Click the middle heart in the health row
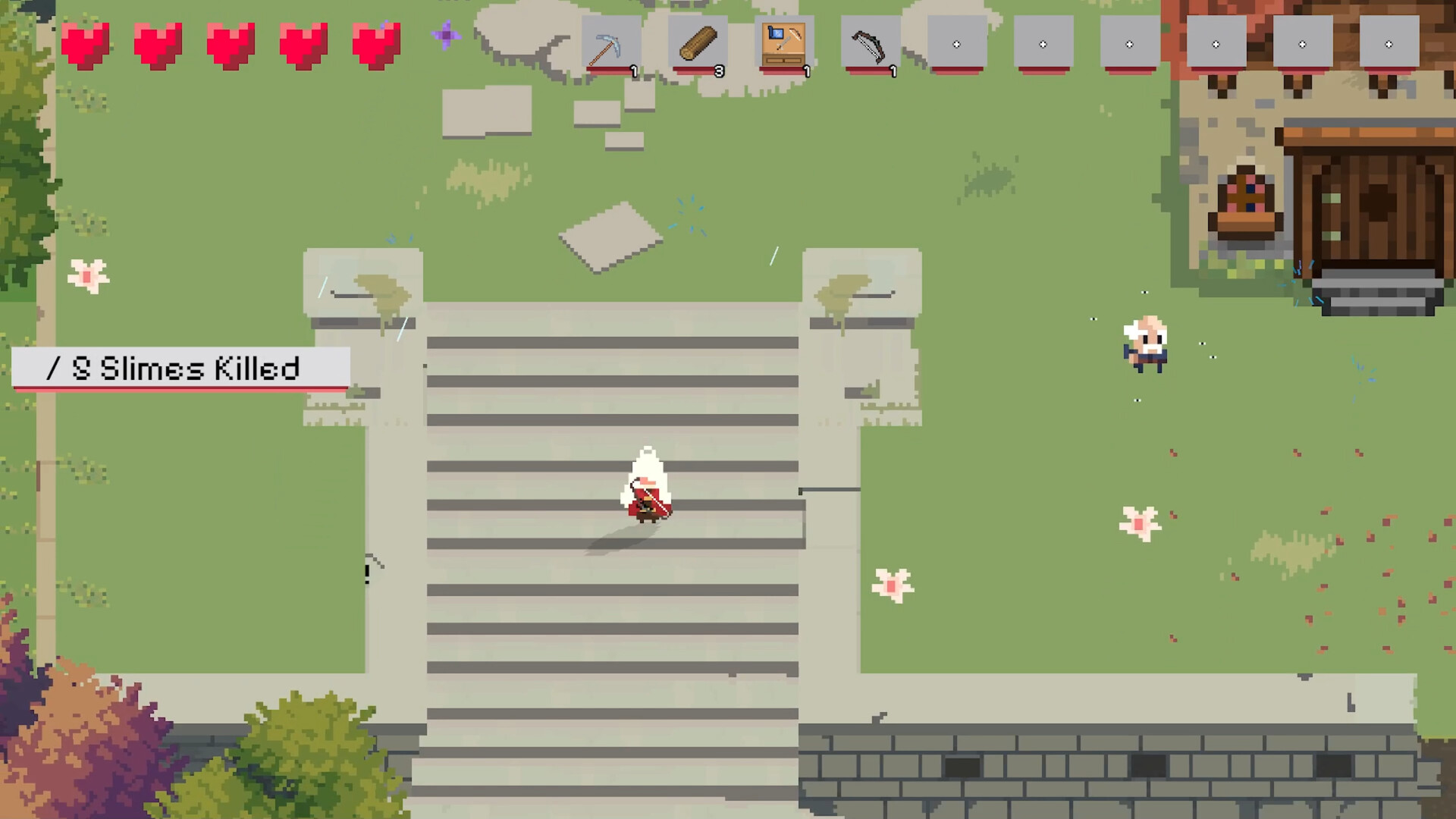1456x819 pixels. (231, 45)
